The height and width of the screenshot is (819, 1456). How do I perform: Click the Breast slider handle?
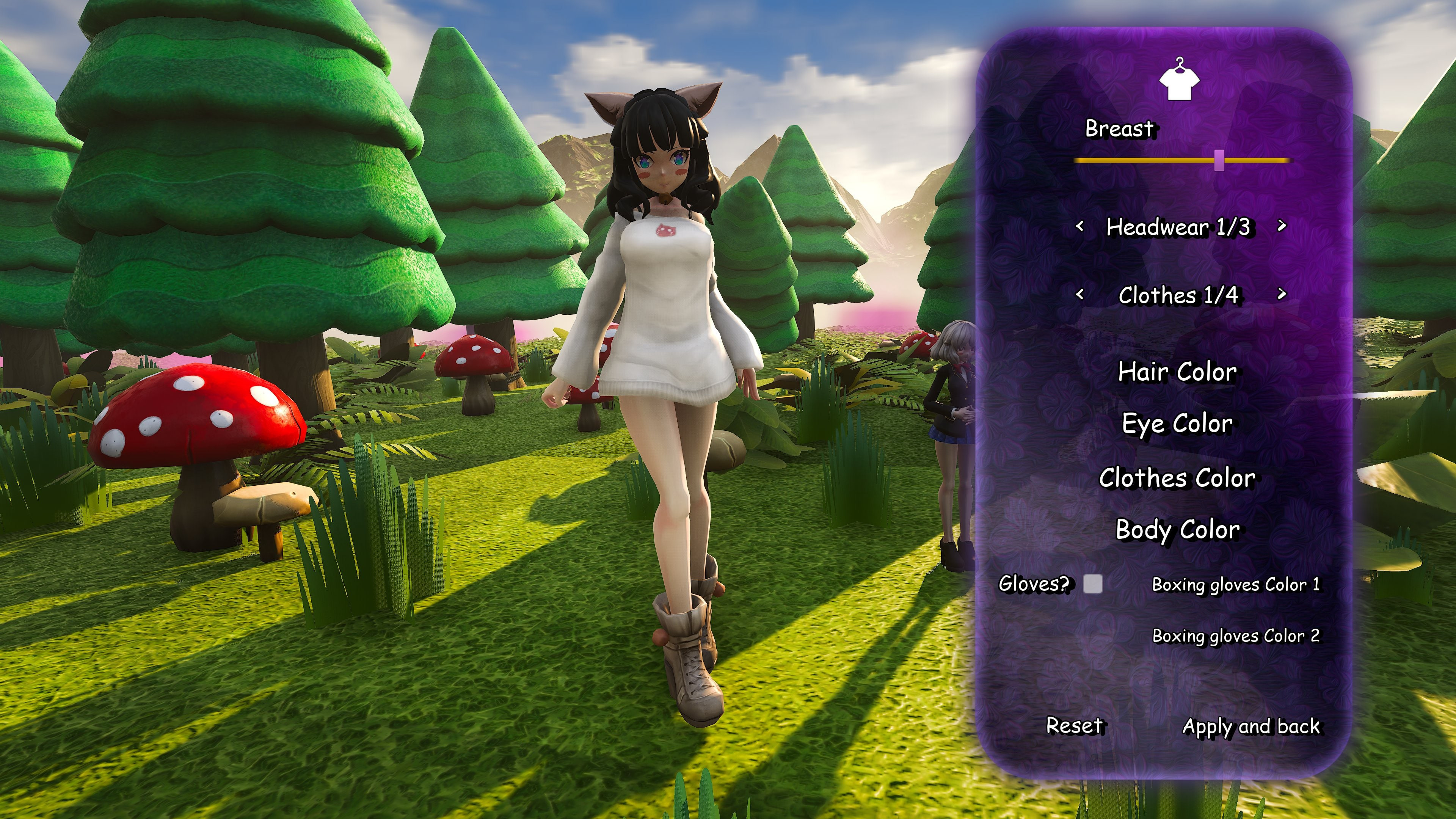click(x=1219, y=160)
